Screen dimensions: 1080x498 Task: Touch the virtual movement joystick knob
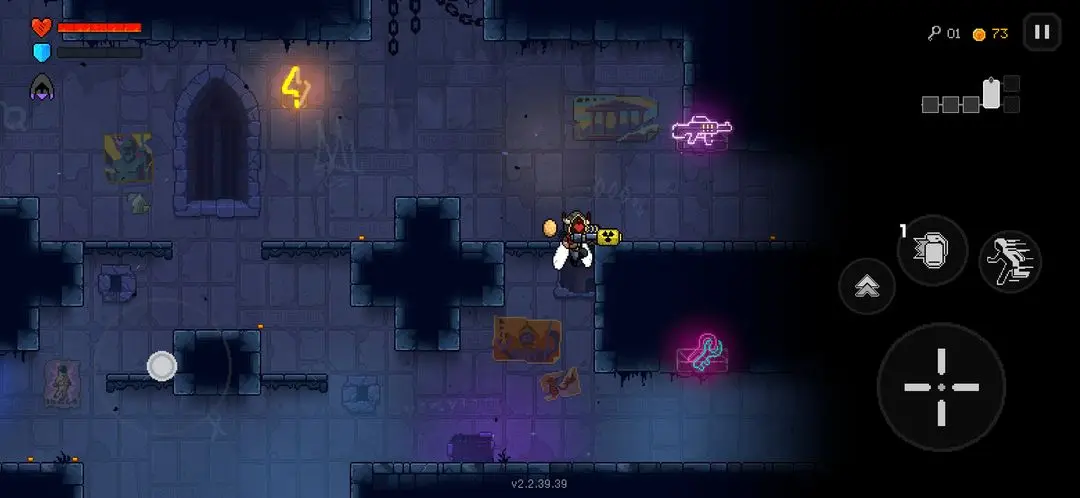(162, 366)
